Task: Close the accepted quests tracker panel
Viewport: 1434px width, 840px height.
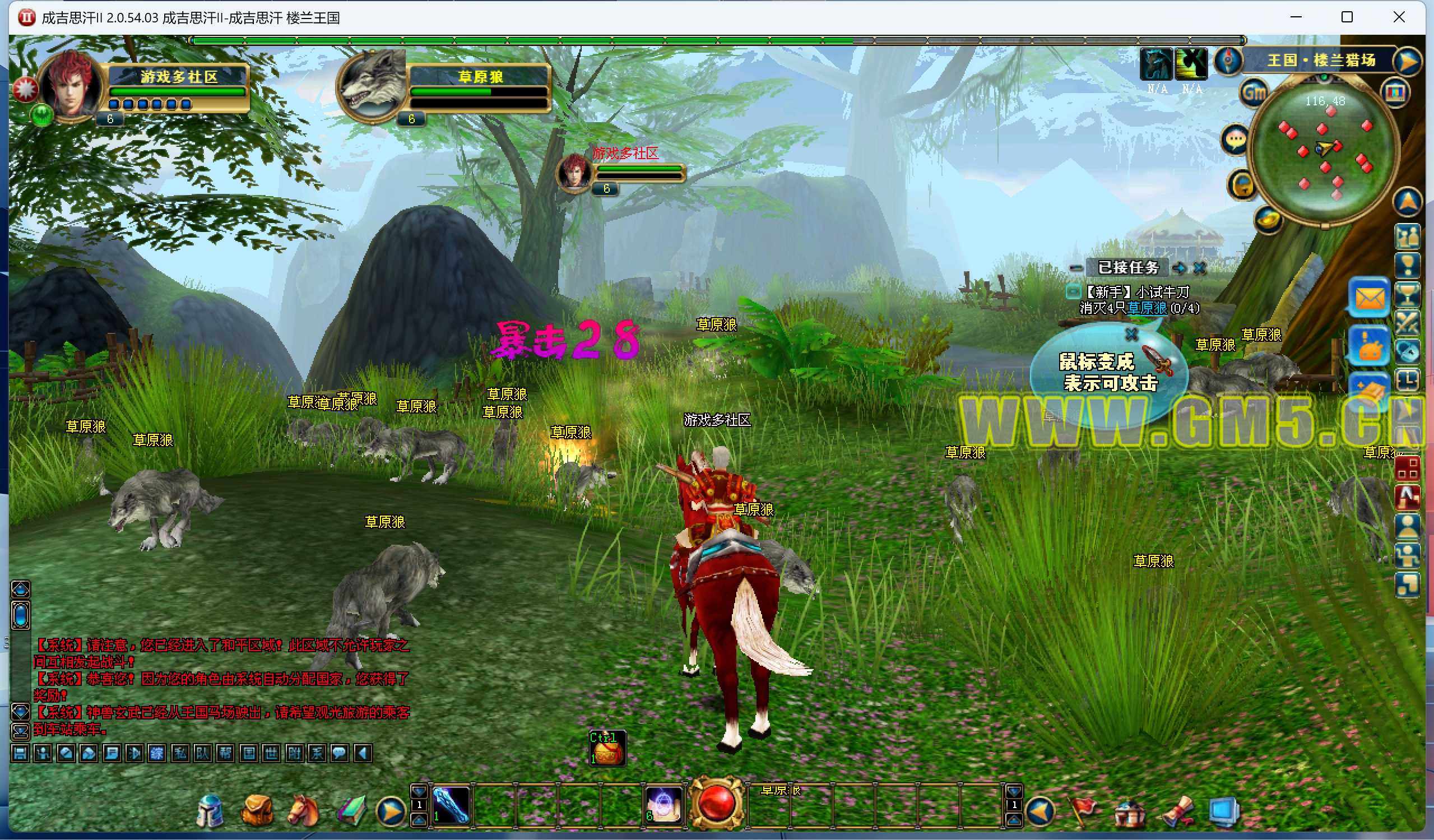Action: 1200,267
